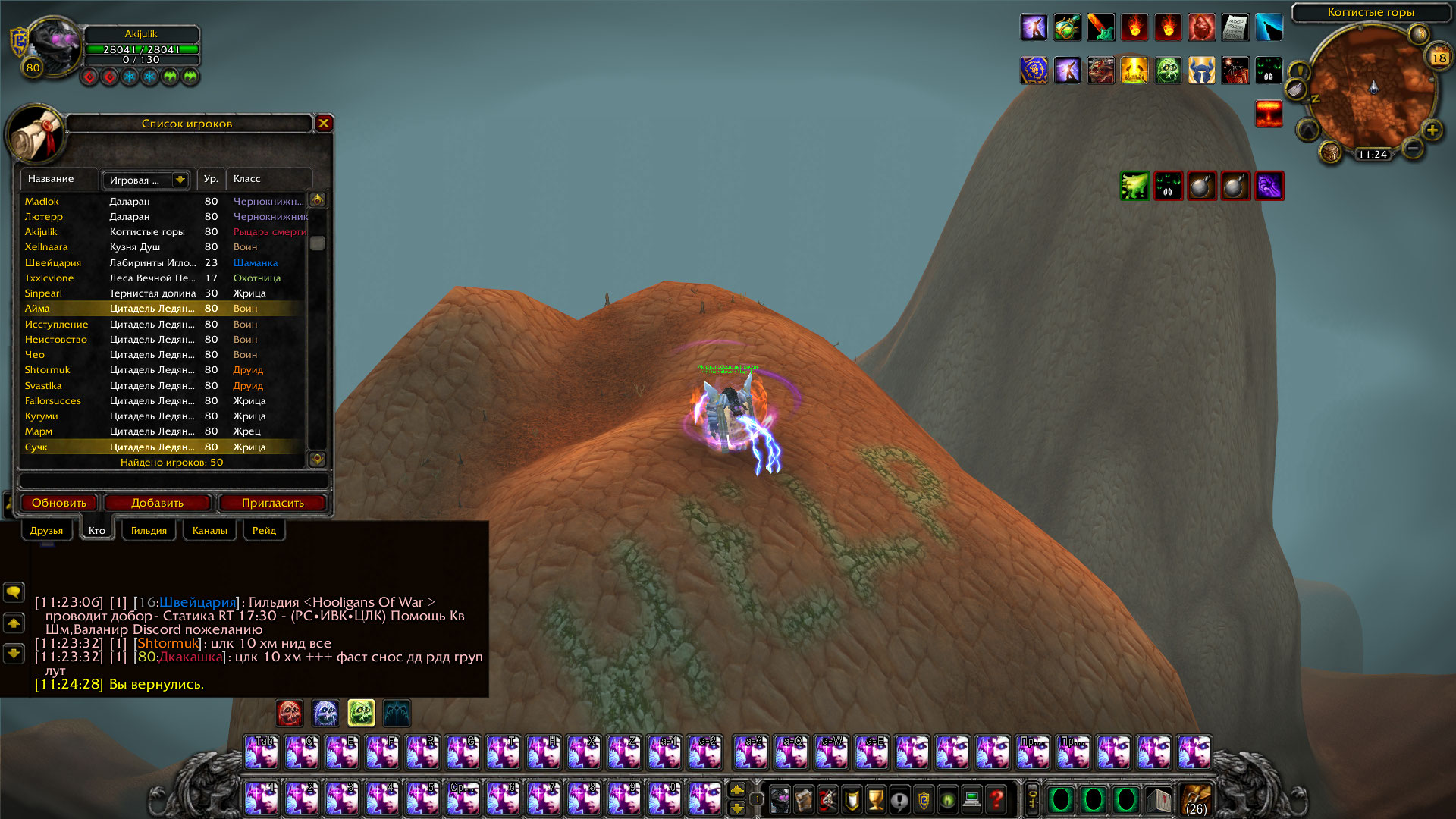Open the Гильдия tab
1456x819 pixels.
coord(149,530)
